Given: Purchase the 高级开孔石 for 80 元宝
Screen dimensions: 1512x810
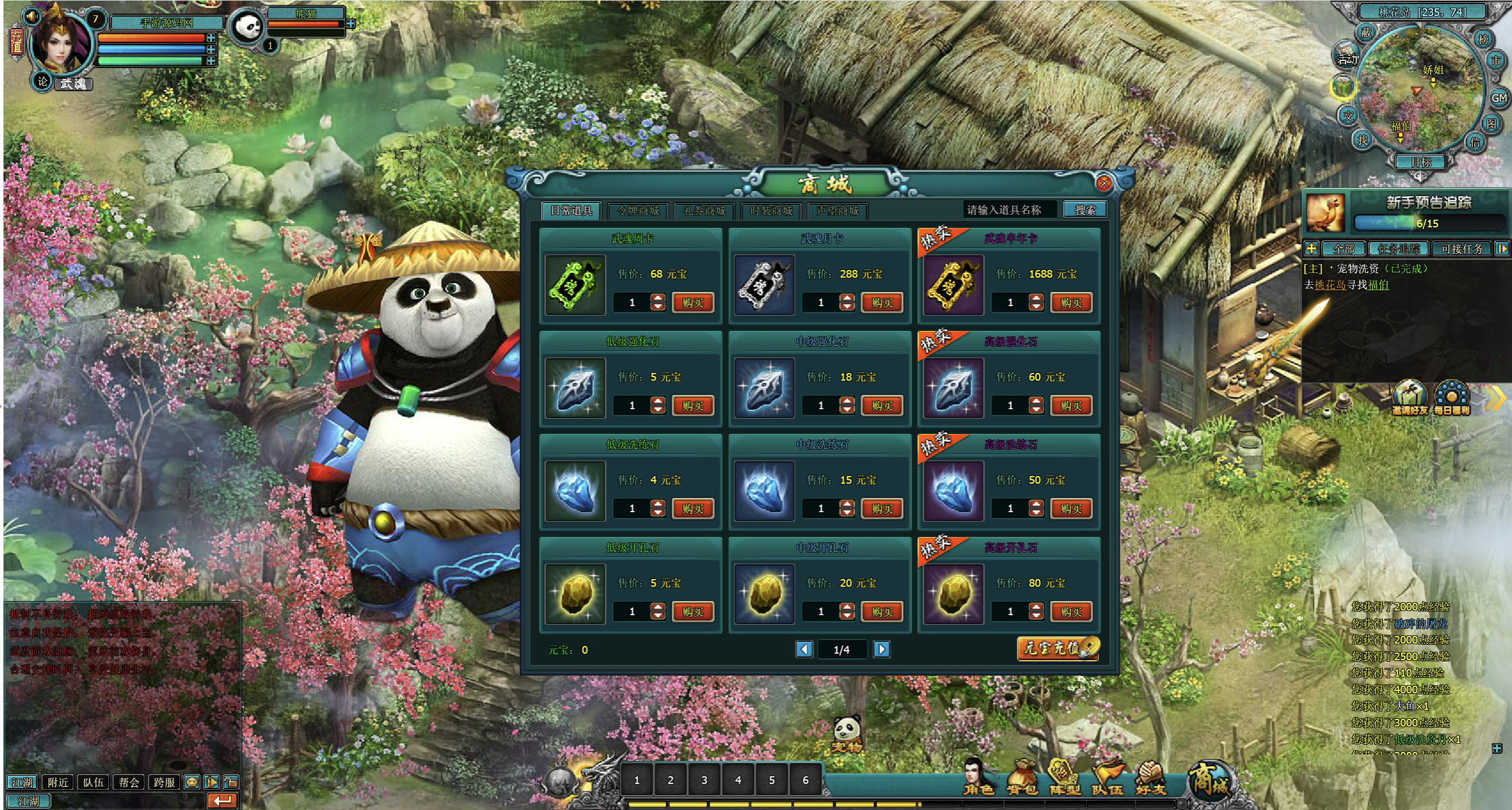Looking at the screenshot, I should 1071,612.
